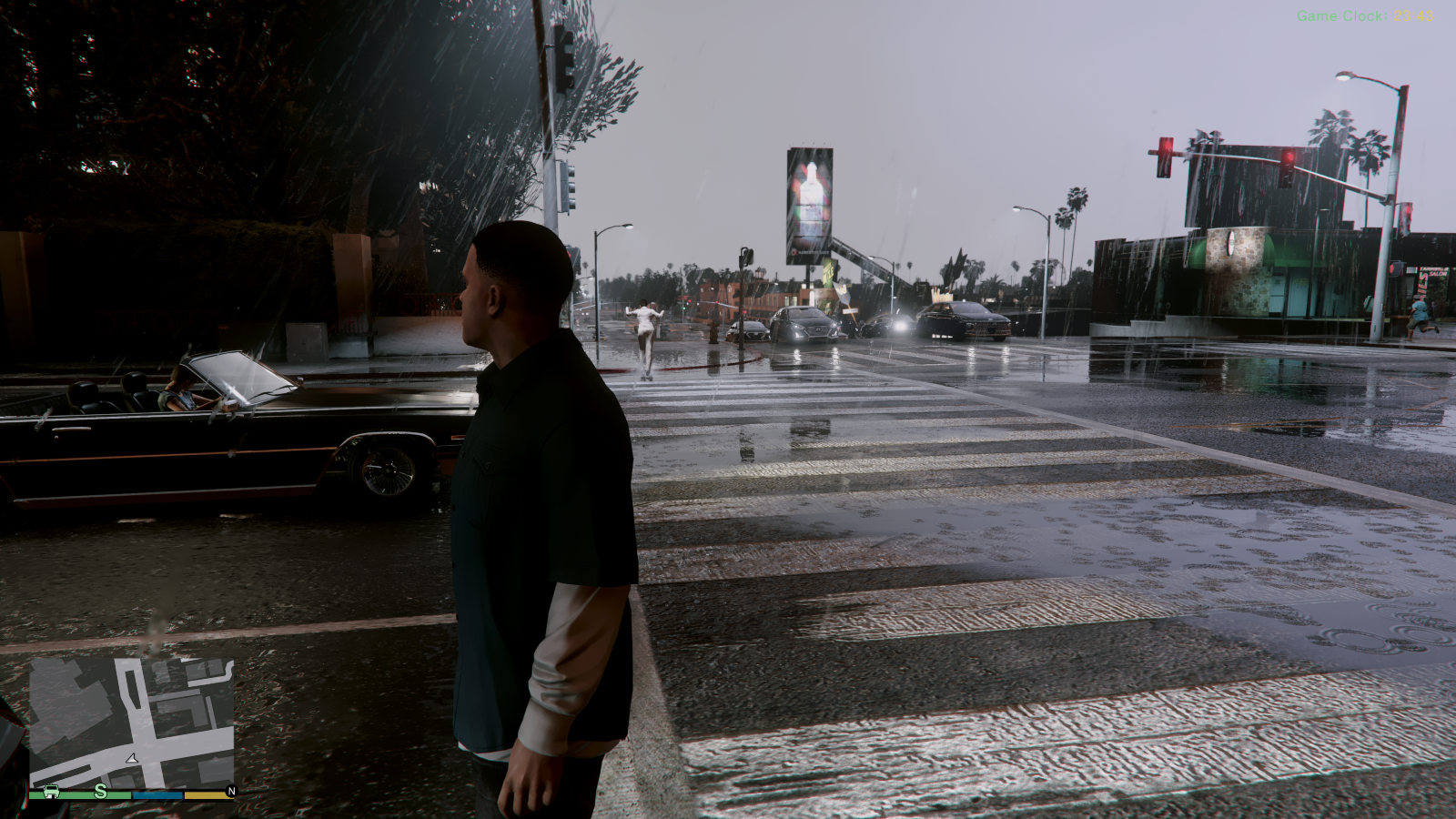
Task: Click the green vehicle icon on the minimap bar
Action: [51, 792]
